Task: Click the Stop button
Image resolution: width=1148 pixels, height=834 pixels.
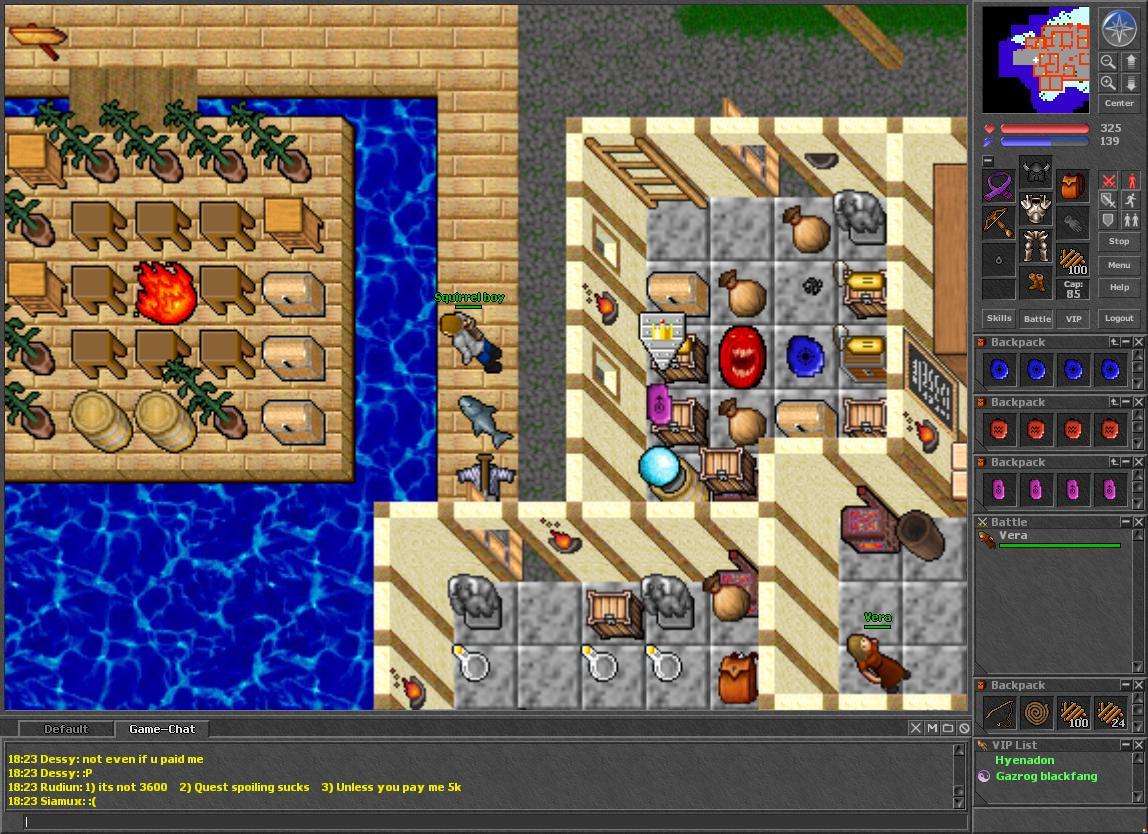Action: 1119,241
